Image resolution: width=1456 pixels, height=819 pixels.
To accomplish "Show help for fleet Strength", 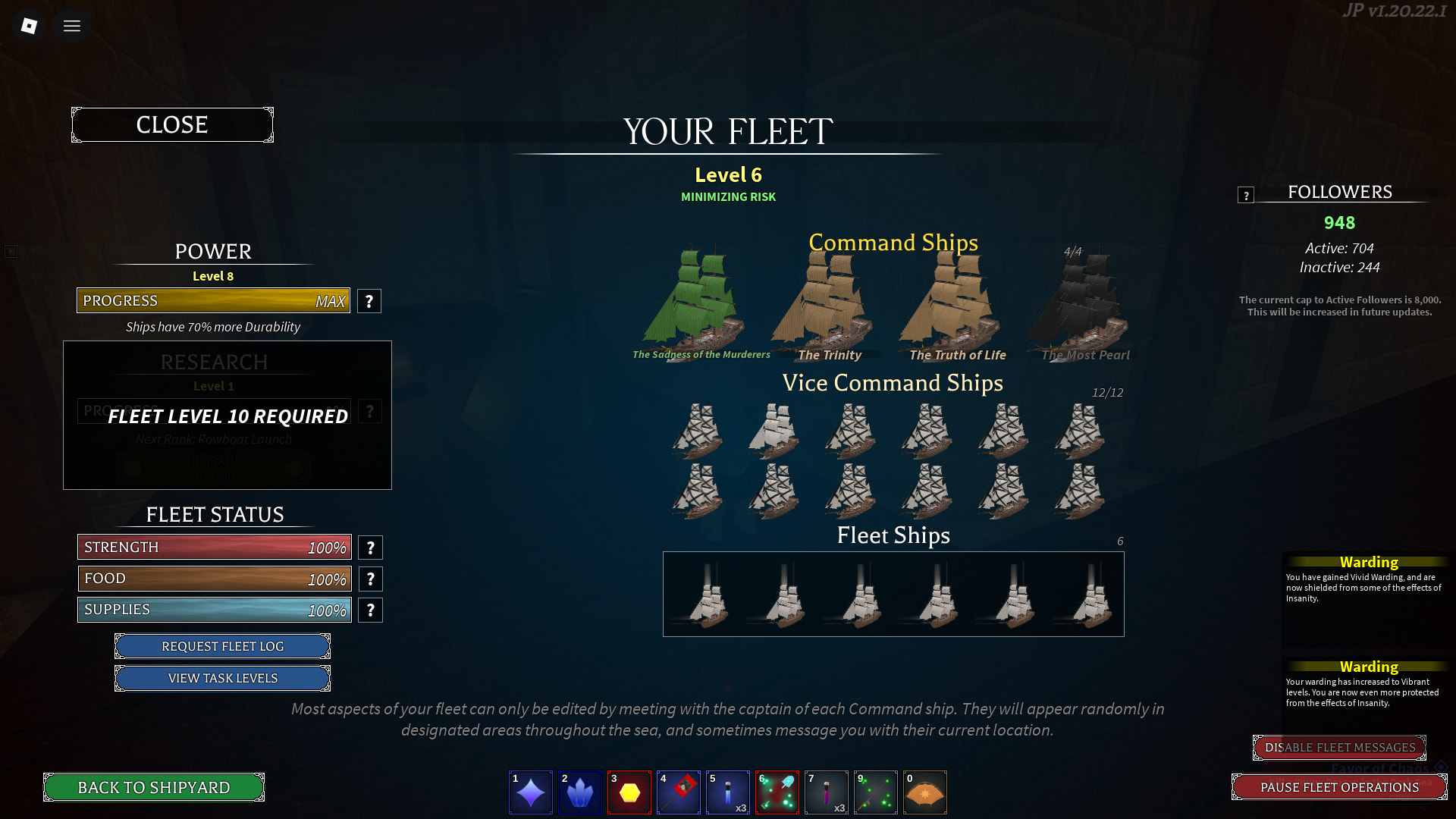I will [370, 548].
